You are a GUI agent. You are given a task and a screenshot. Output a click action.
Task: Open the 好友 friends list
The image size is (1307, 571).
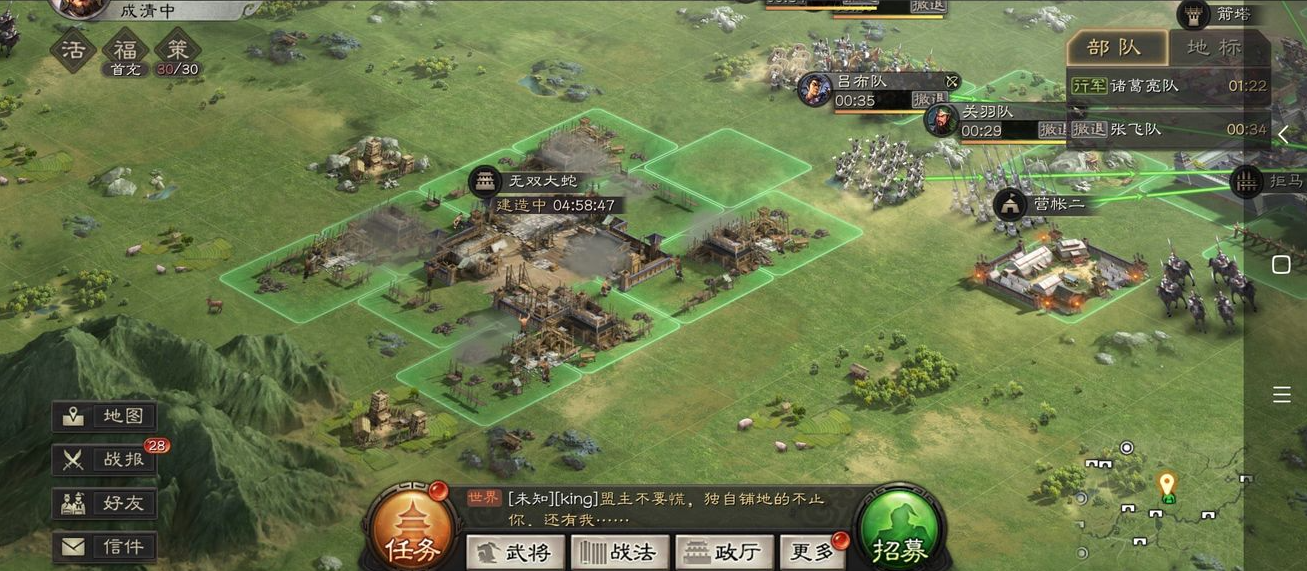105,503
